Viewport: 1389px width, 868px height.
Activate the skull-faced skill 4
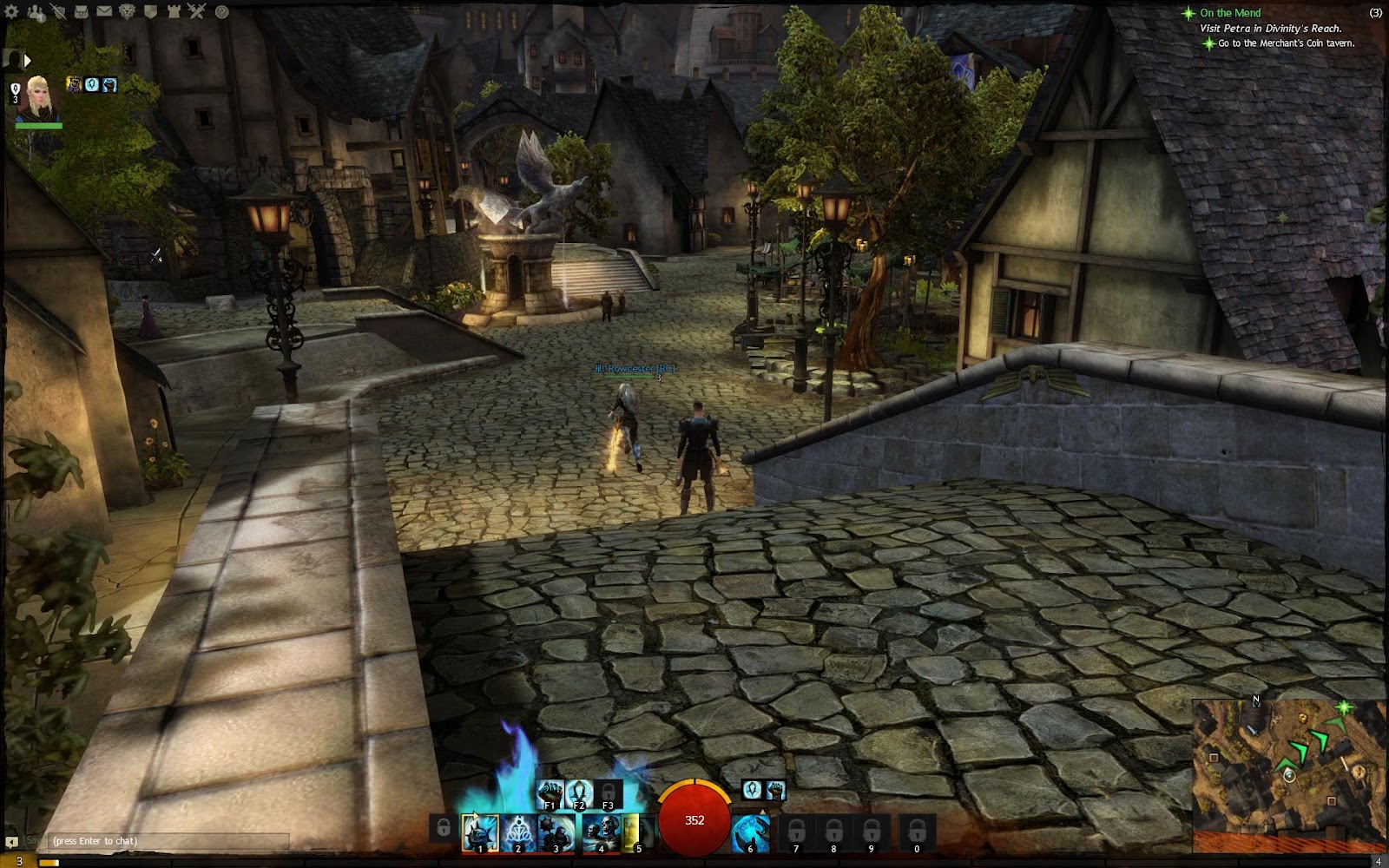pyautogui.click(x=599, y=832)
